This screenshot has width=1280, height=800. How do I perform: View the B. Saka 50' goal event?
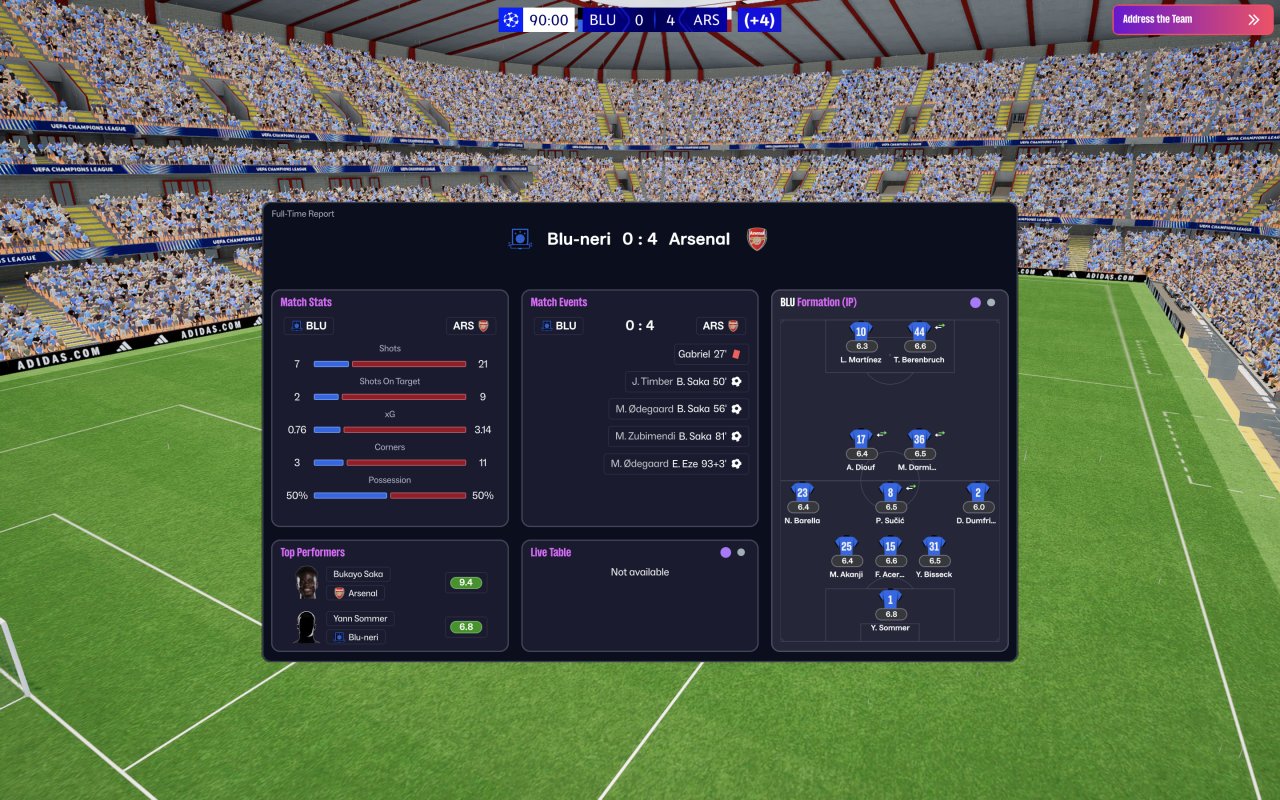point(686,381)
